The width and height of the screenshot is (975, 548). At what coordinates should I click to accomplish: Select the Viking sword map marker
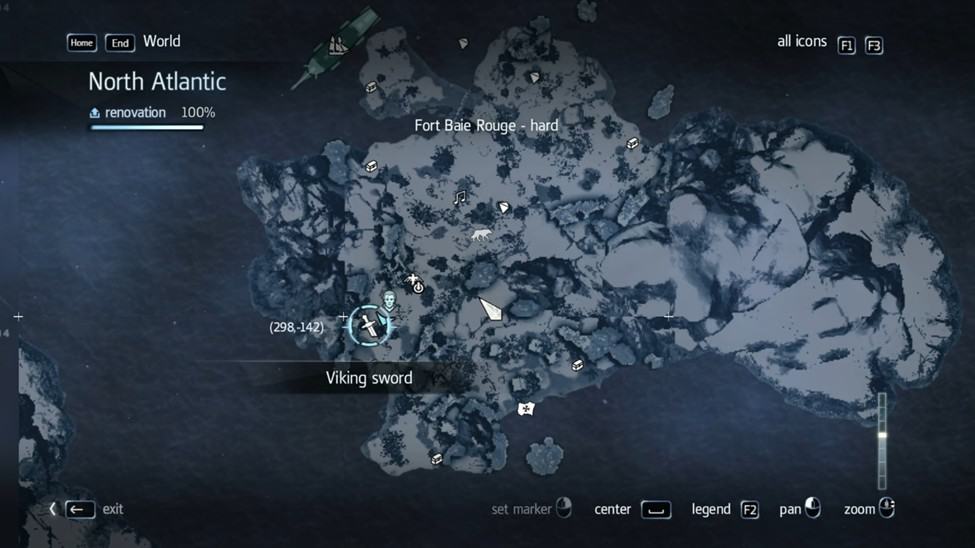(x=369, y=326)
